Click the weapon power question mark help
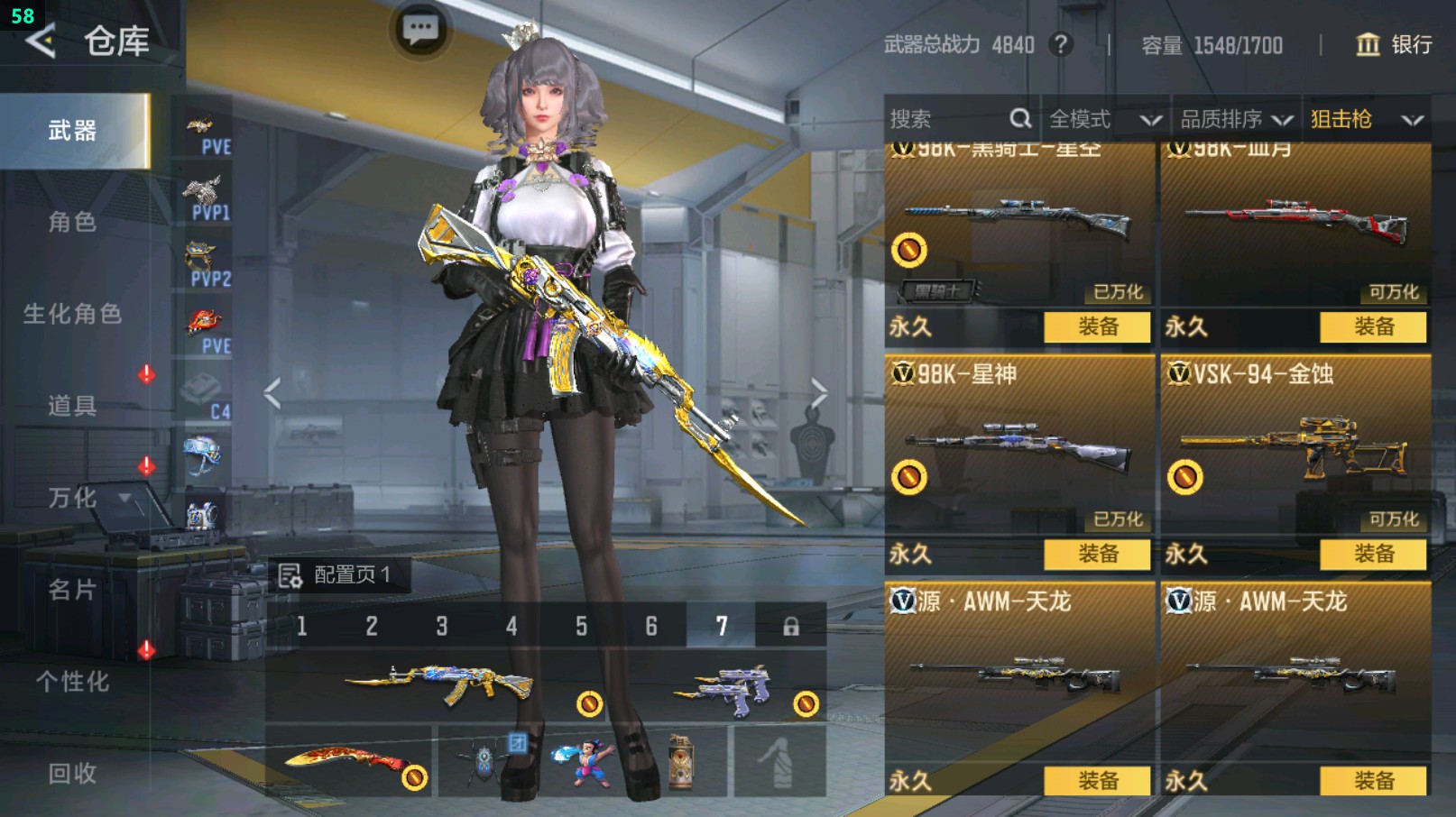 point(1061,44)
